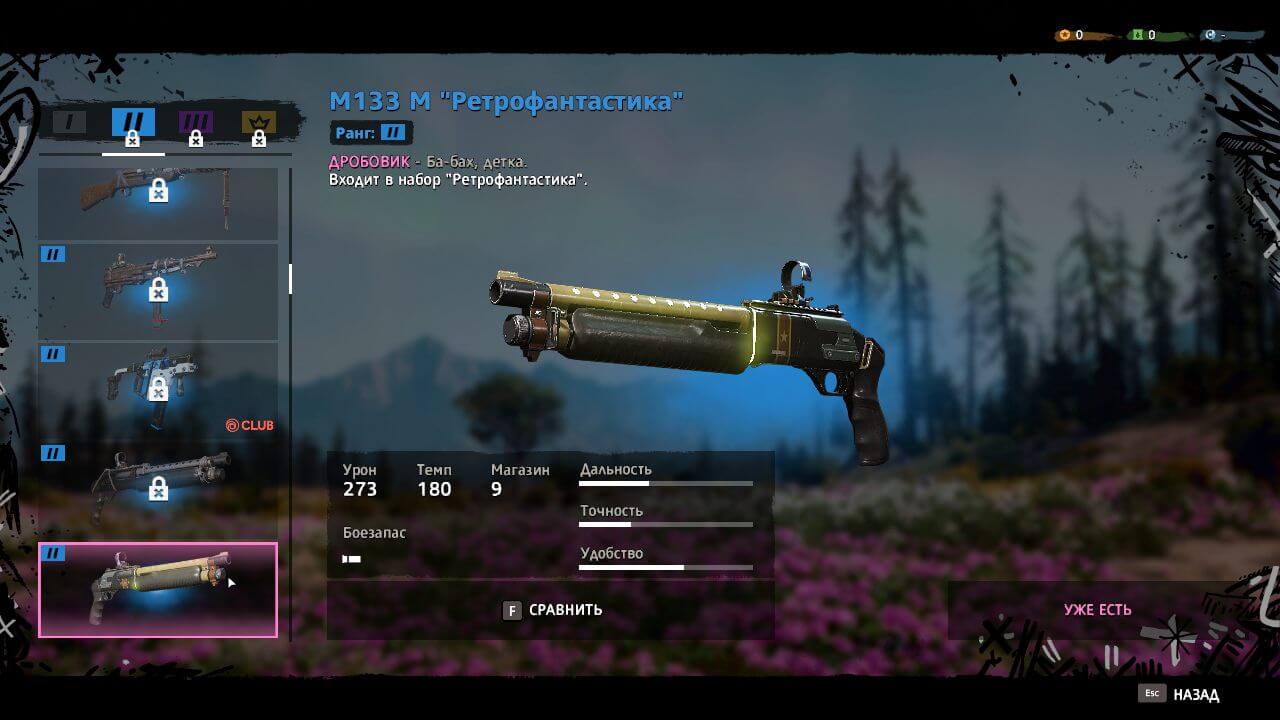Pick the locked dark shotgun thumbnail

click(158, 487)
